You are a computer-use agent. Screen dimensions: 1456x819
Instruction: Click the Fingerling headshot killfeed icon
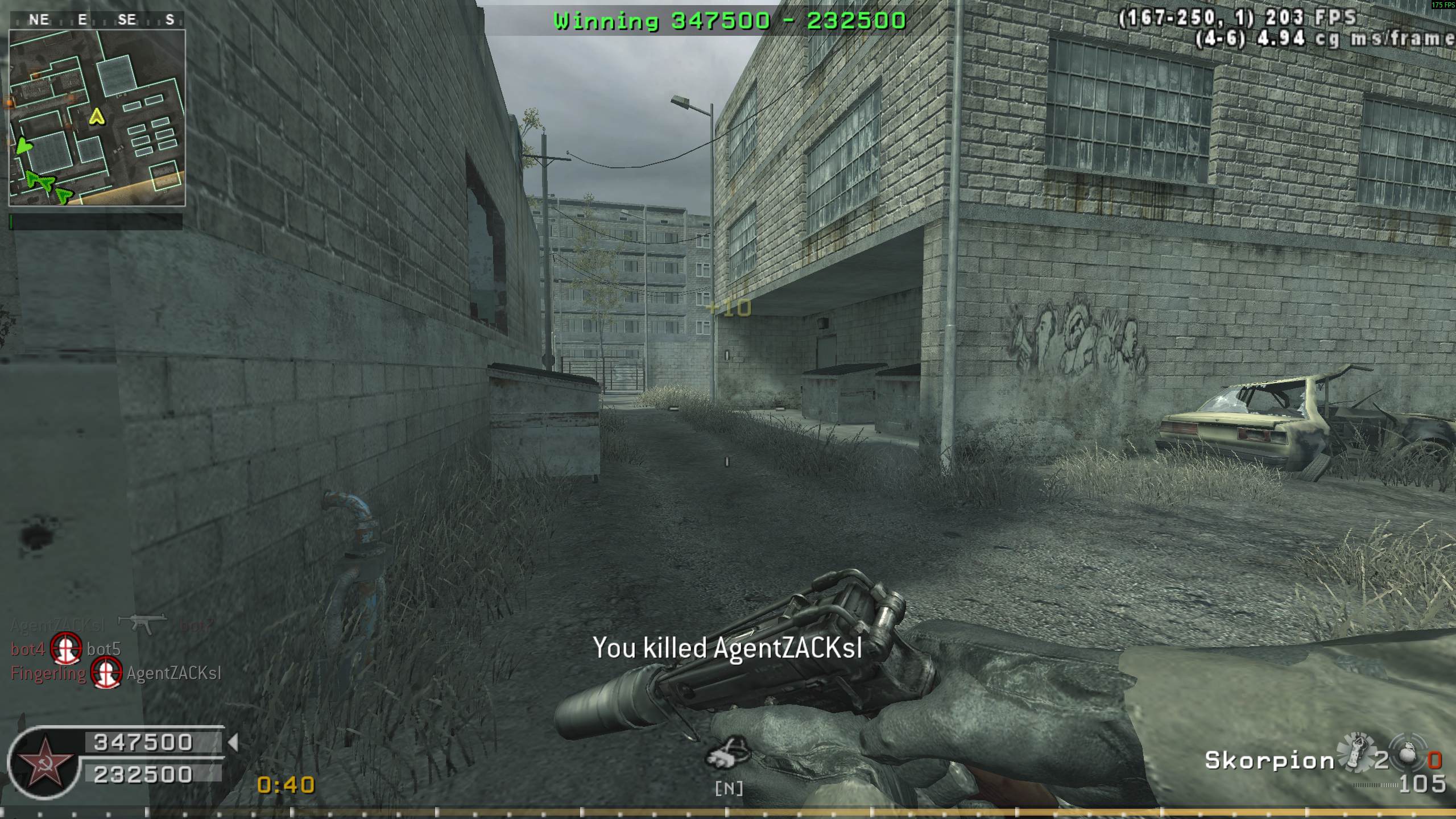click(106, 673)
